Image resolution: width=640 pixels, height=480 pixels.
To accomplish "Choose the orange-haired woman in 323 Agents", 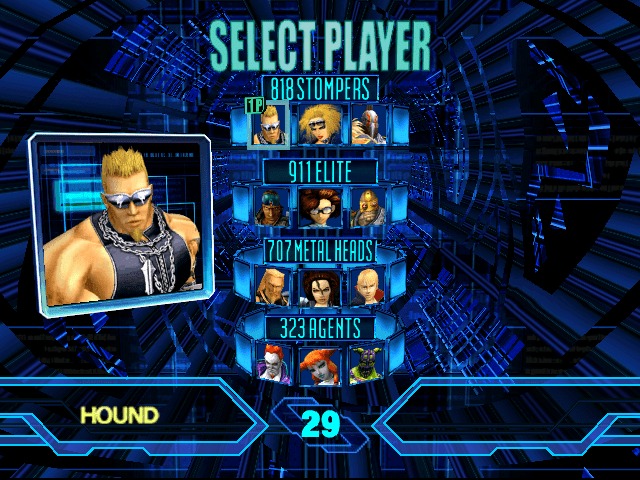I will click(319, 365).
